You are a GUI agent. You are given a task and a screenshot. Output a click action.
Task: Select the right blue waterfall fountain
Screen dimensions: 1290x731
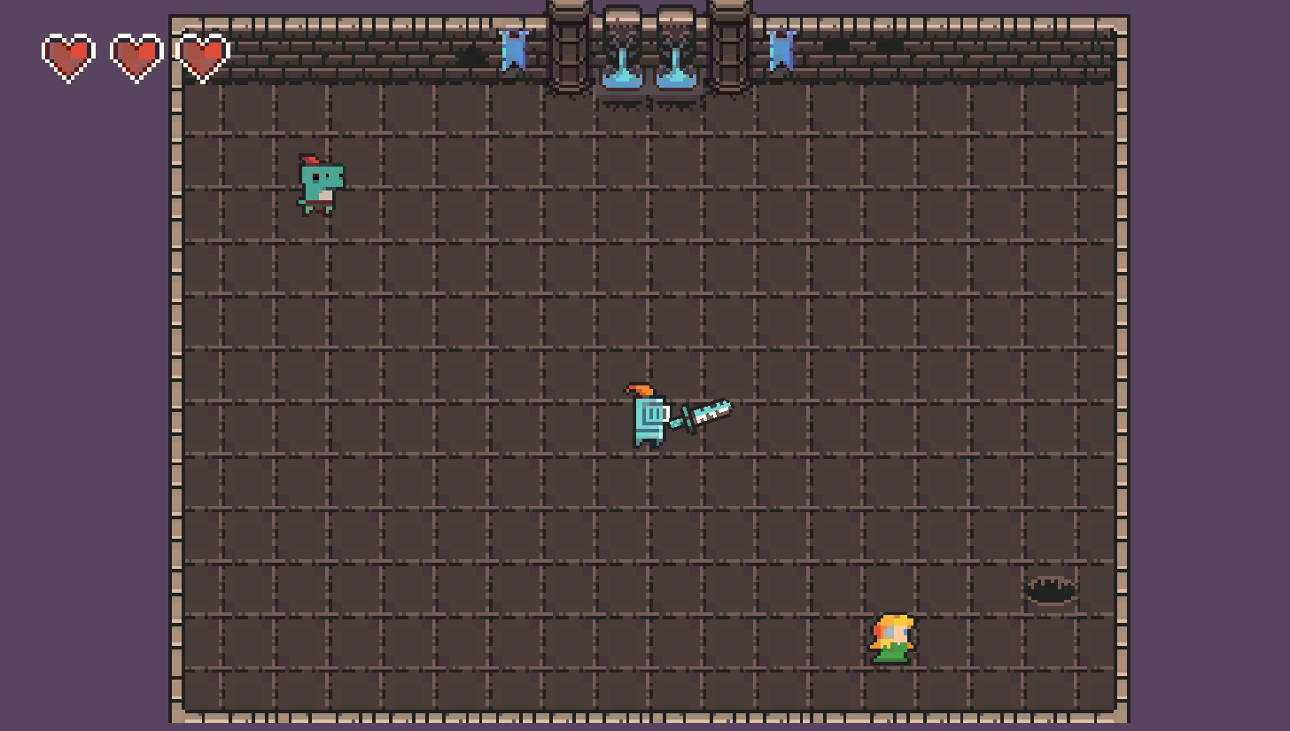click(x=677, y=55)
